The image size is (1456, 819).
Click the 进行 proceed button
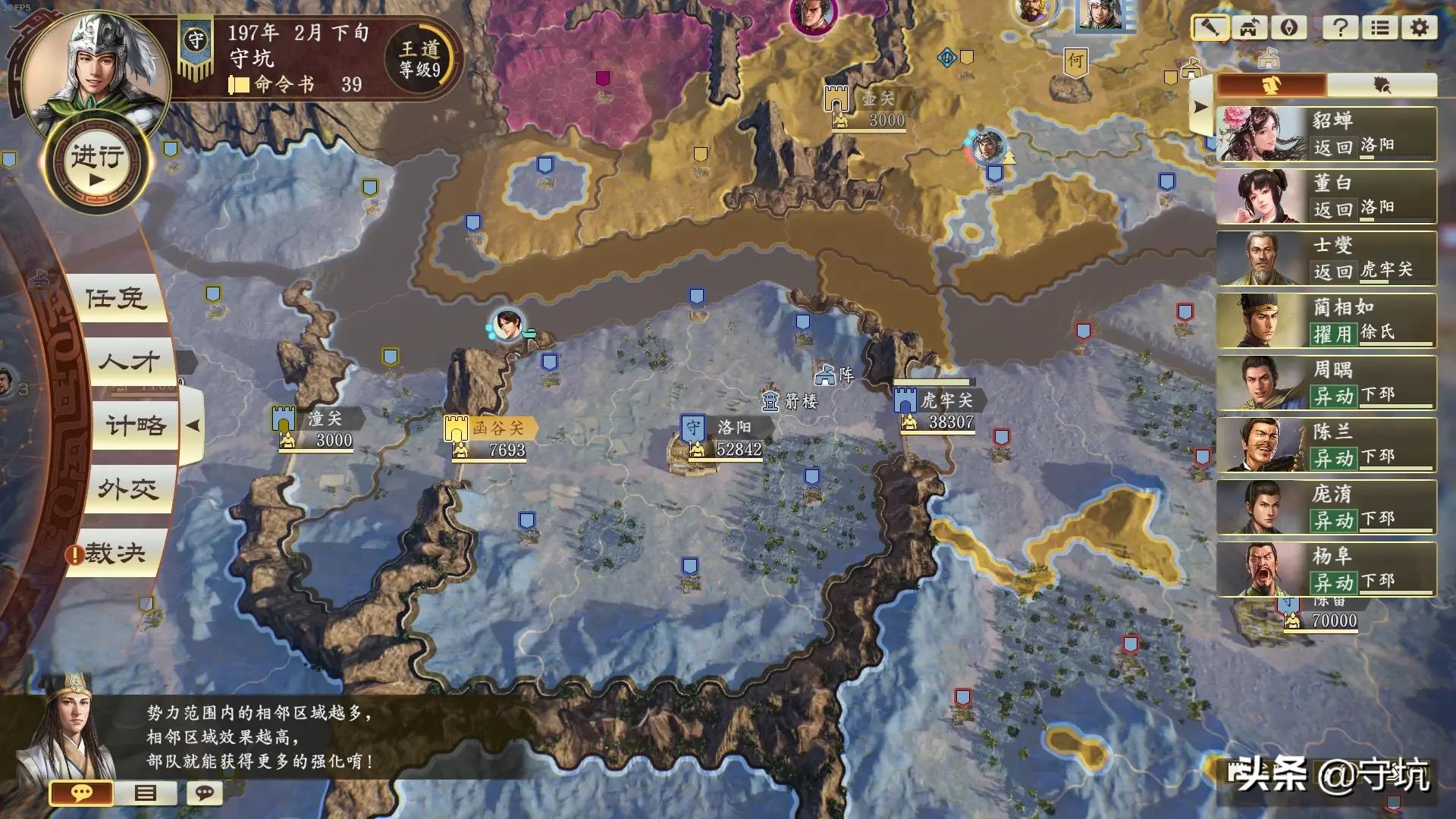97,165
